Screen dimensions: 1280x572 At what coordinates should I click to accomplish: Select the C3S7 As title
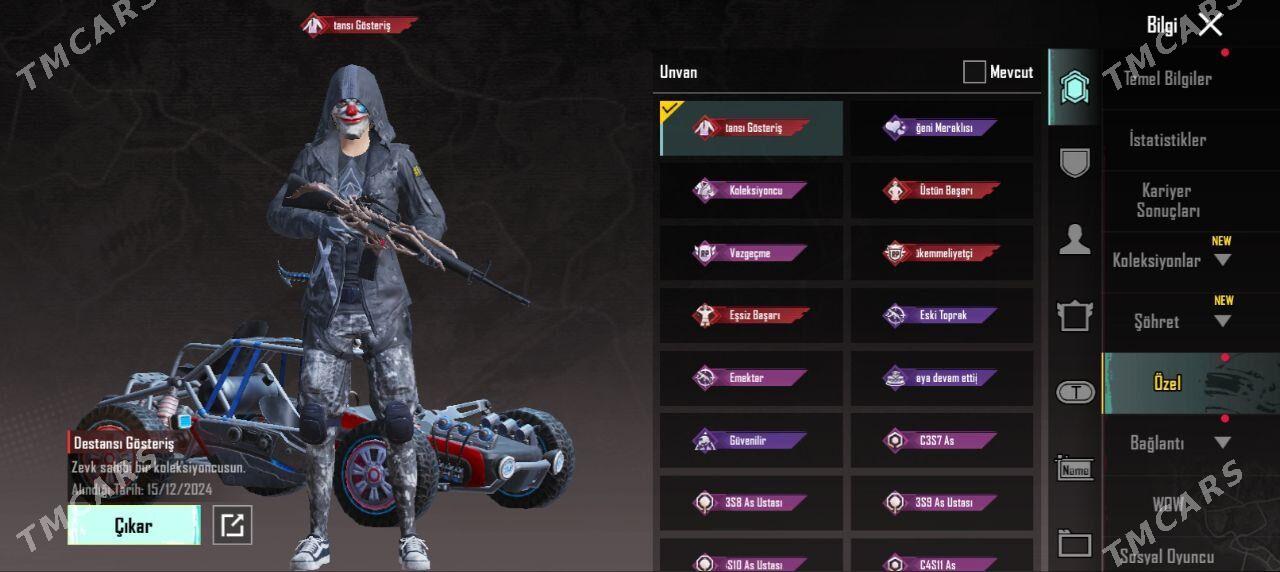point(941,440)
